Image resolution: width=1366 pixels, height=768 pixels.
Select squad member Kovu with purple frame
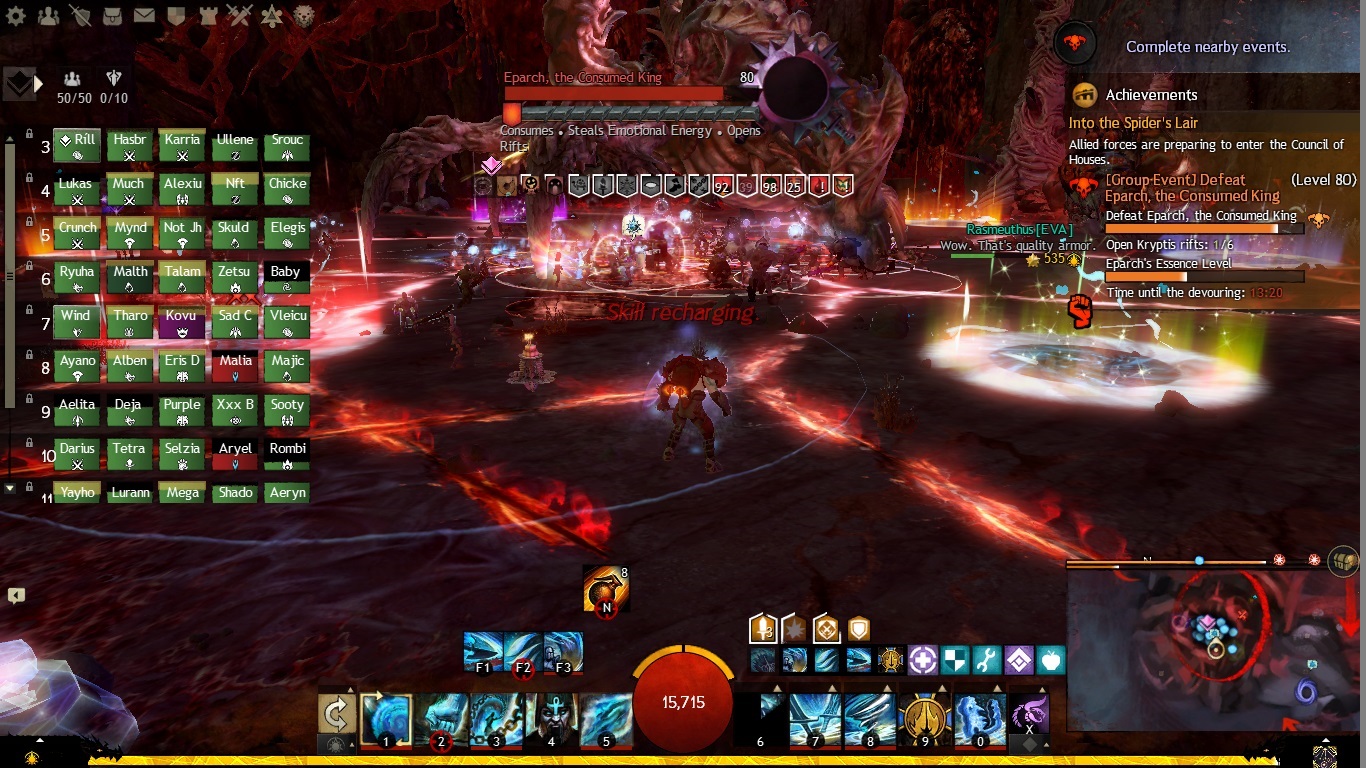click(181, 323)
